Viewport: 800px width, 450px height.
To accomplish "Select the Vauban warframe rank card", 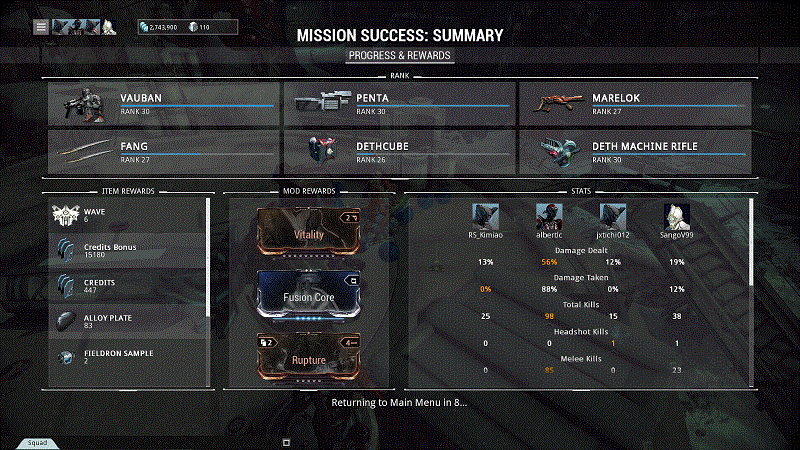I will click(x=163, y=104).
